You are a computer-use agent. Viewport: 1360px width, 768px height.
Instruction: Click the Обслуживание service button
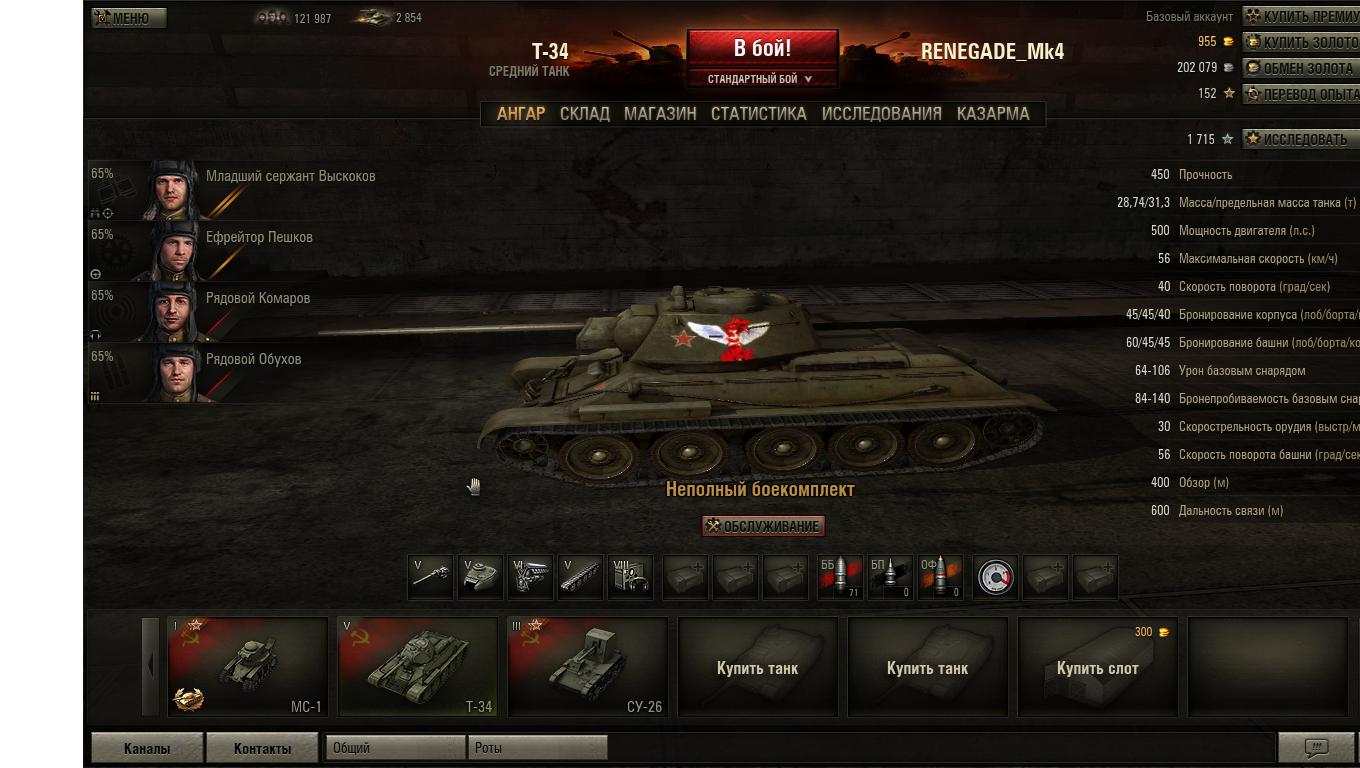pos(764,526)
